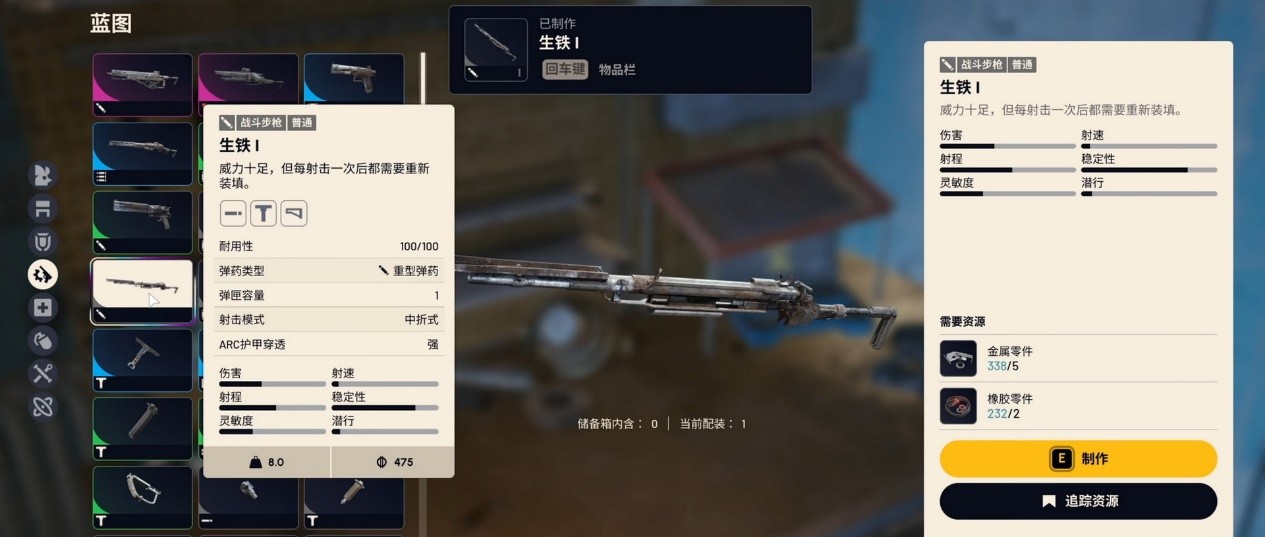Open the bottom sidebar category icon
The width and height of the screenshot is (1265, 537).
(43, 407)
